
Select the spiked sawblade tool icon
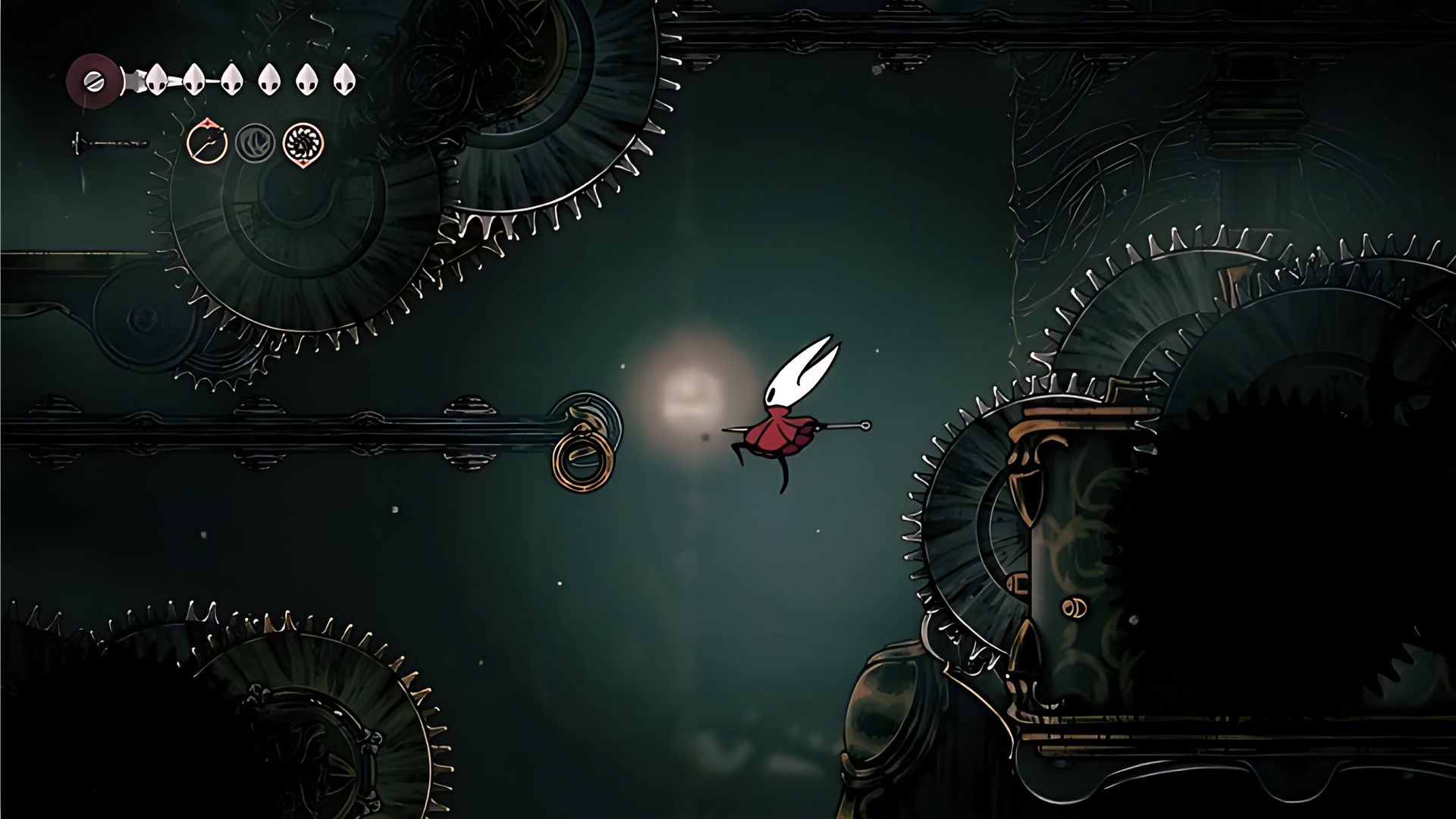click(x=303, y=143)
